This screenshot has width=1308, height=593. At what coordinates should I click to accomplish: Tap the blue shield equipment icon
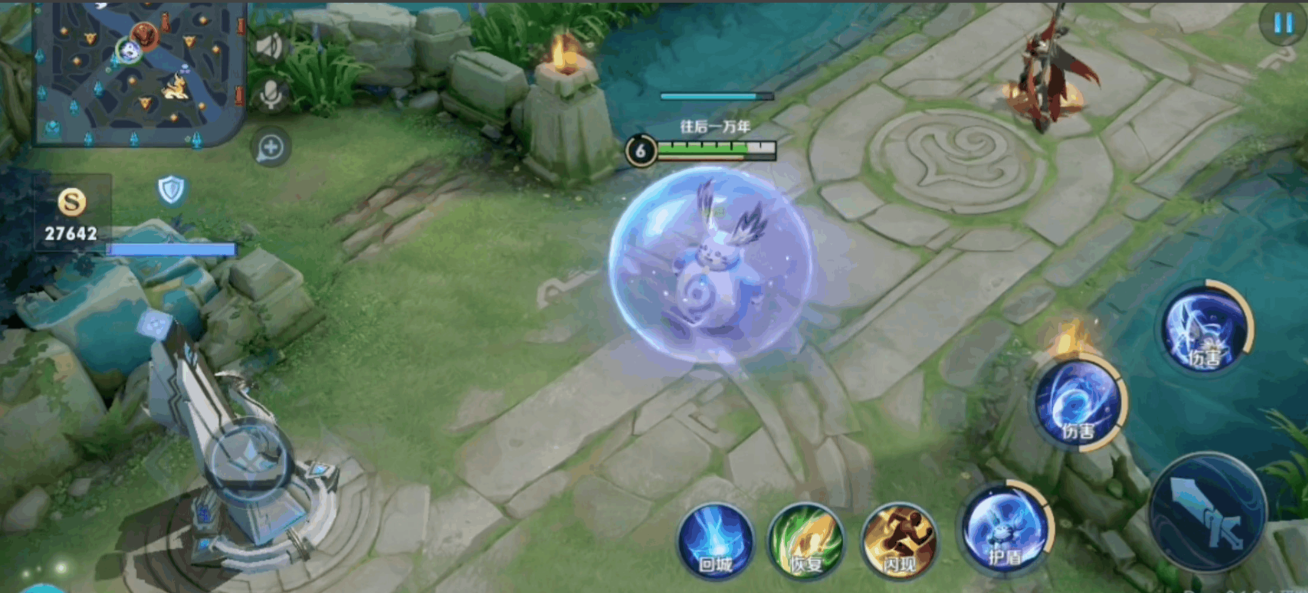click(171, 189)
